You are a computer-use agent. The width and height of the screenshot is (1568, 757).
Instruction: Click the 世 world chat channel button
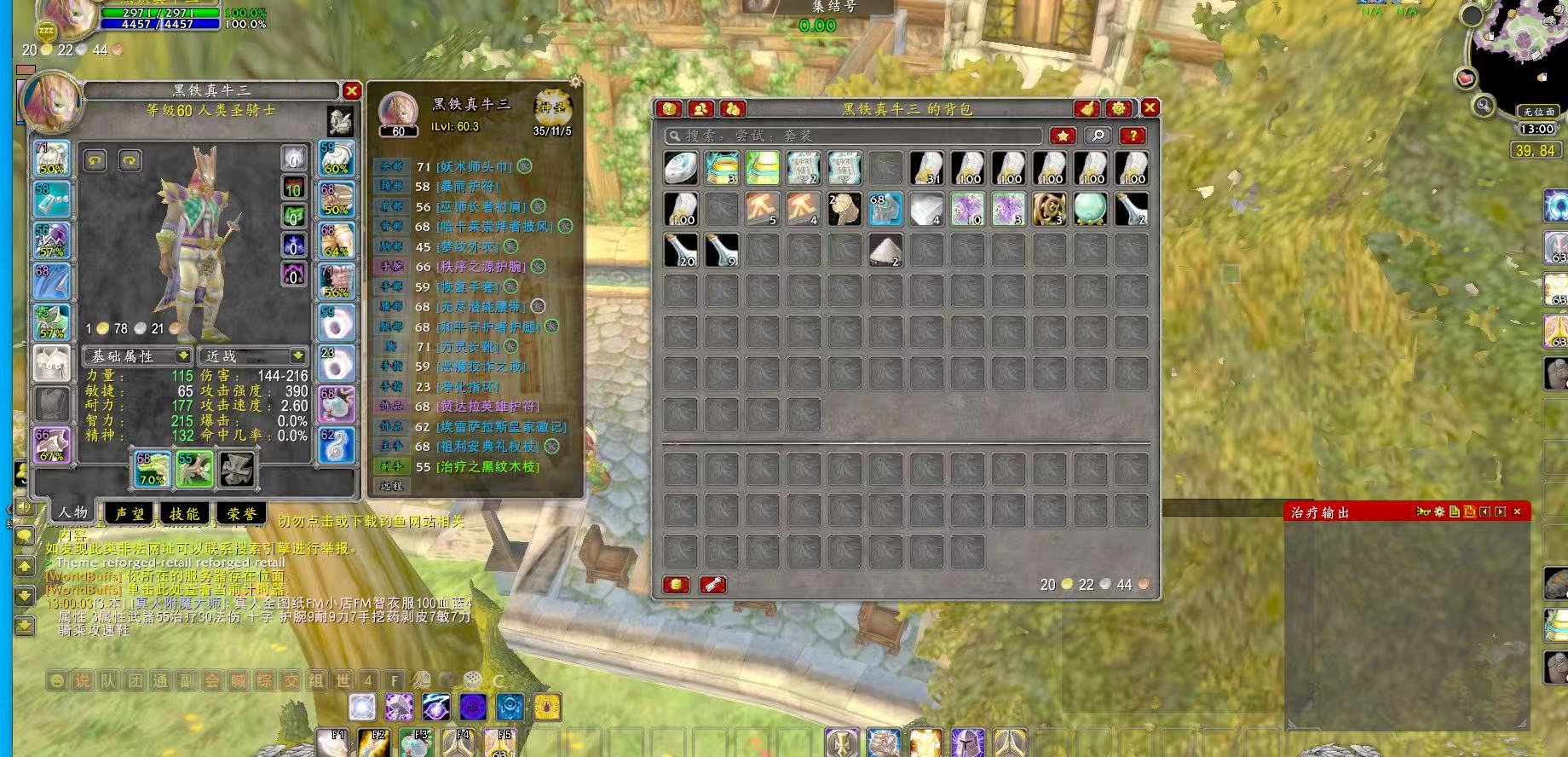coord(342,680)
